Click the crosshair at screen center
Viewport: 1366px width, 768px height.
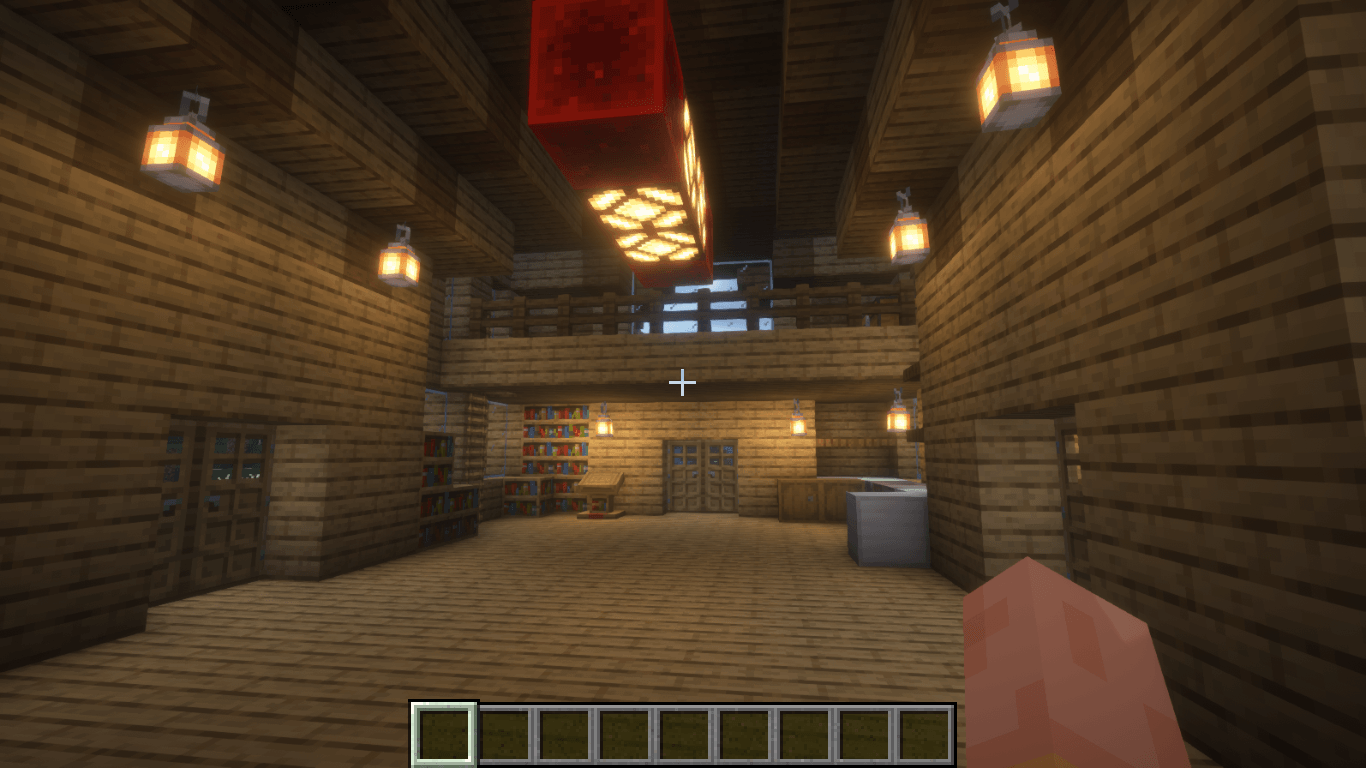click(683, 383)
